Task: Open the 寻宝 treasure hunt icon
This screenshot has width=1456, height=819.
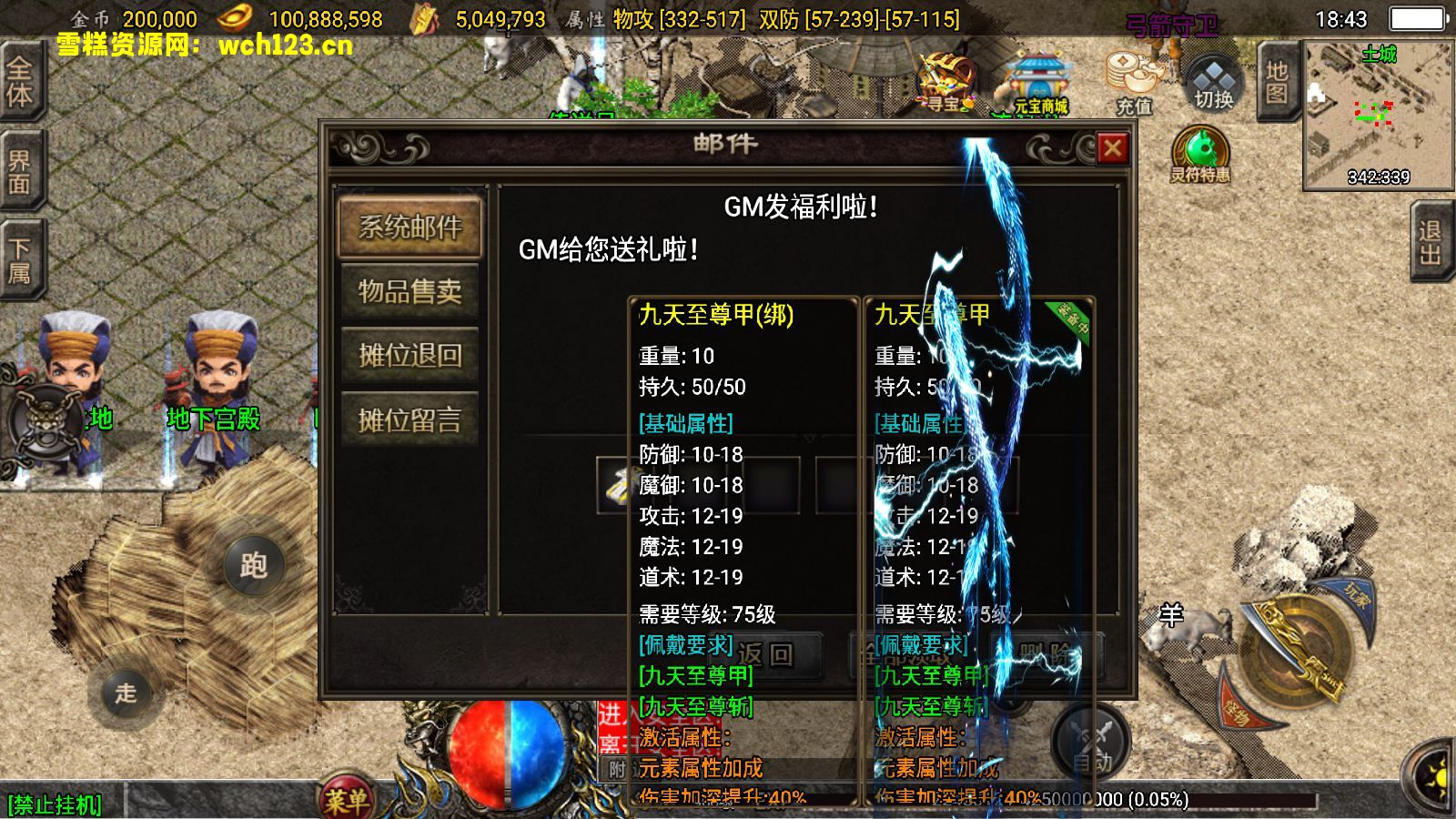Action: pyautogui.click(x=946, y=82)
